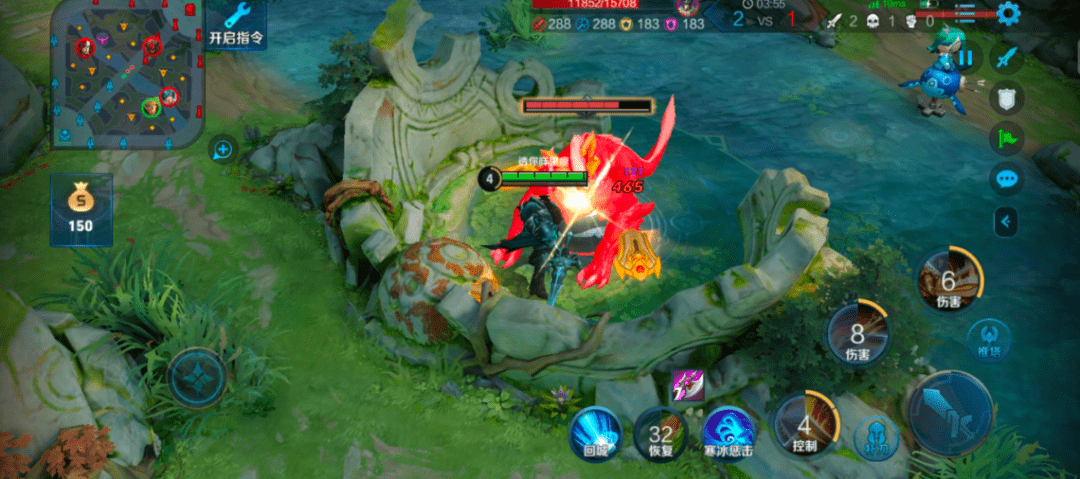Screen dimensions: 1080x479
Task: Use the 控制 skill showing cooldown 4
Action: pyautogui.click(x=804, y=425)
